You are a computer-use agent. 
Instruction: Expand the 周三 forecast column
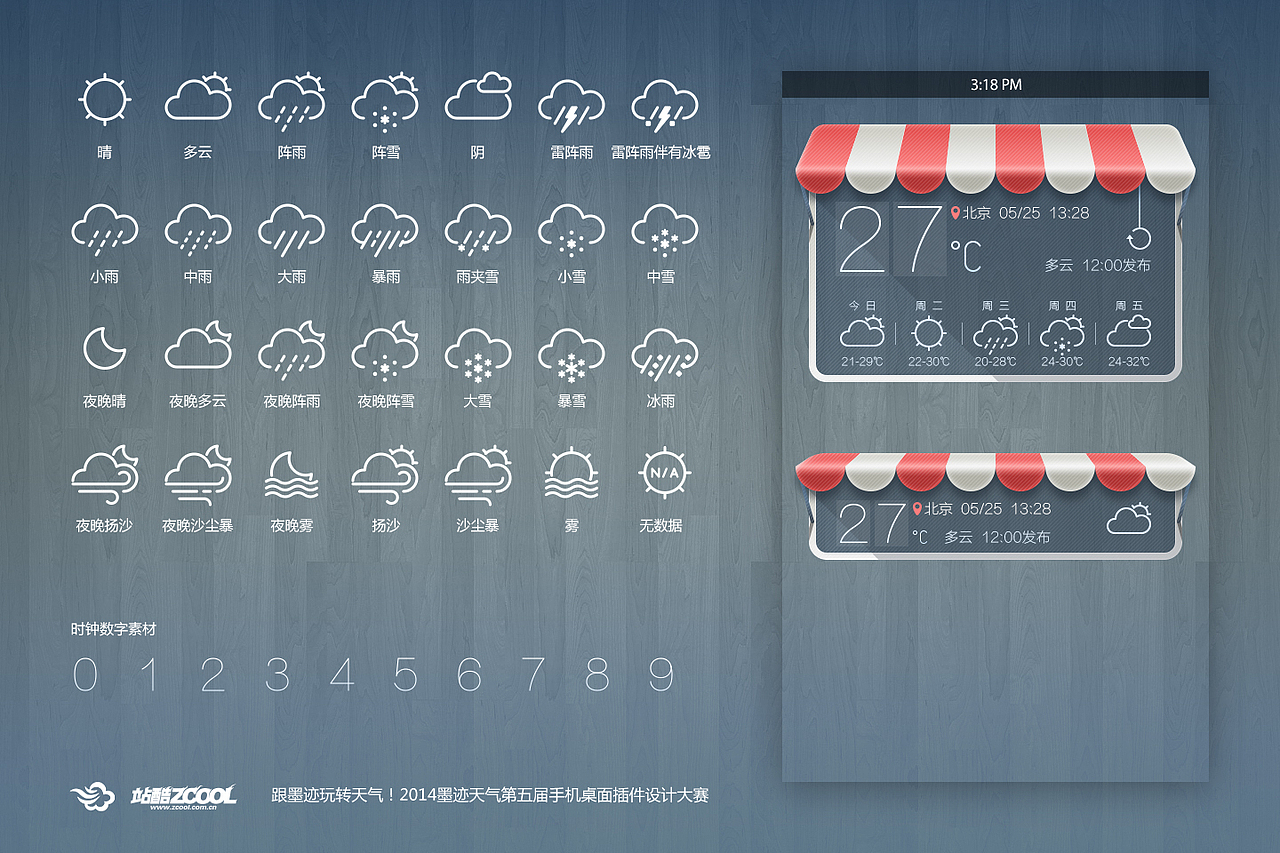click(994, 330)
